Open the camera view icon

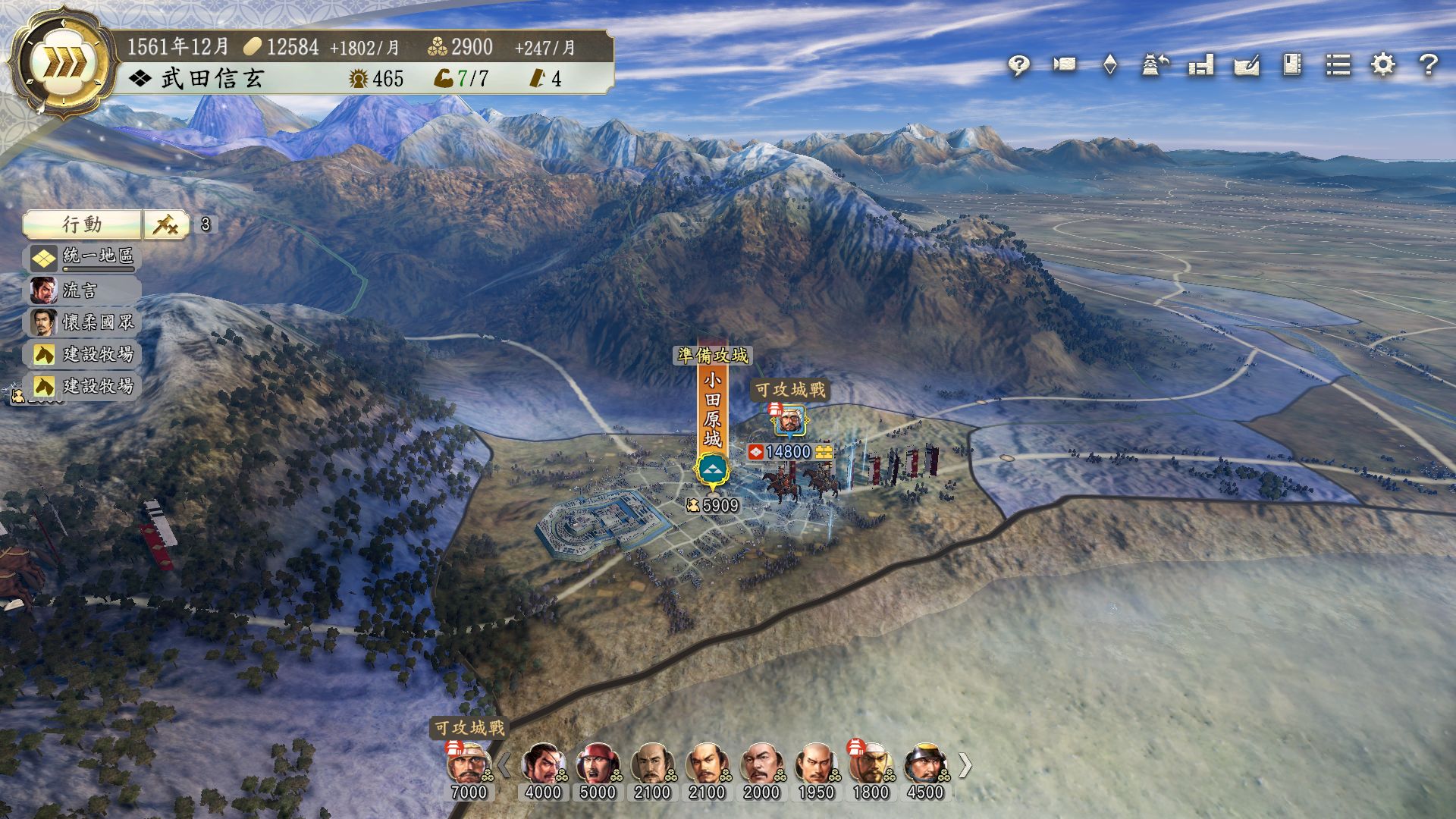(1064, 65)
